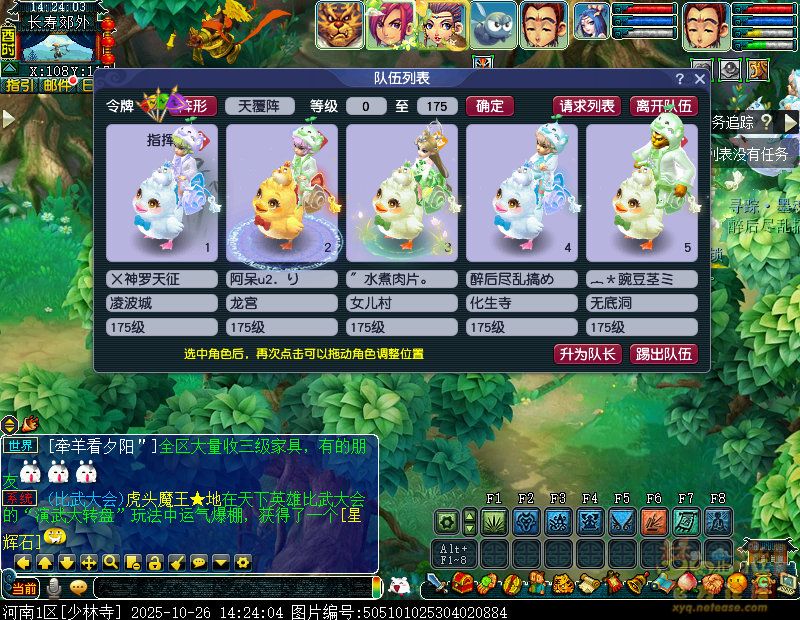Kick member using 踢出队伍 button
This screenshot has height=620, width=800.
tap(665, 354)
